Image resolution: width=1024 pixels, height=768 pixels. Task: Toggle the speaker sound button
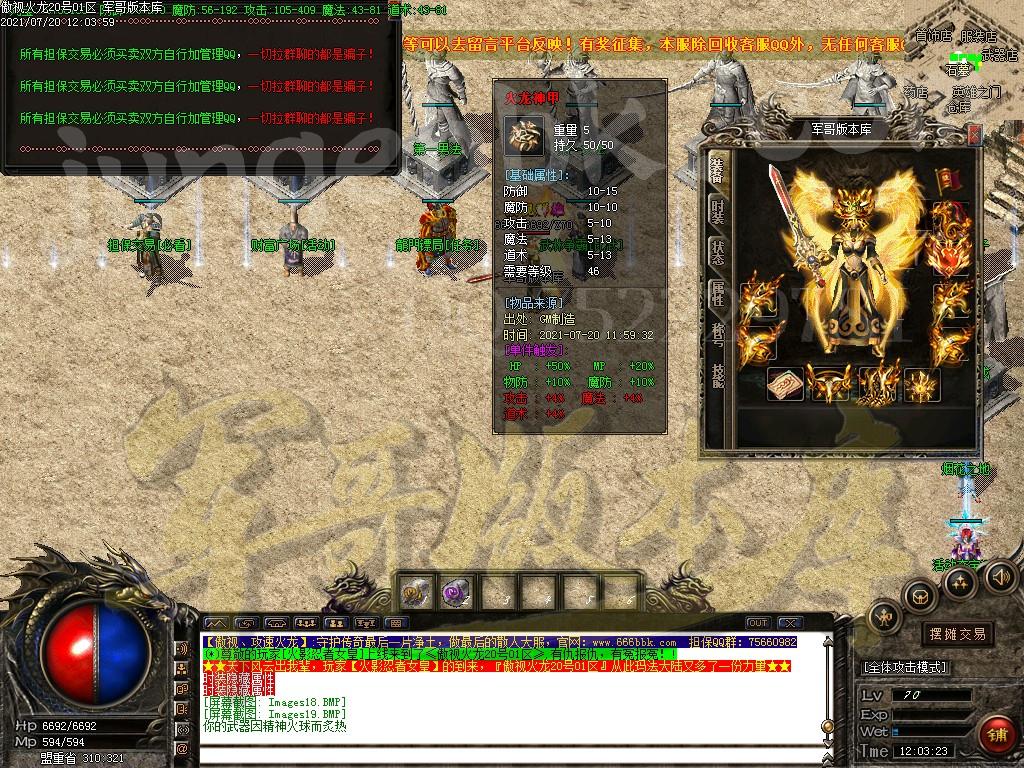coord(1001,575)
